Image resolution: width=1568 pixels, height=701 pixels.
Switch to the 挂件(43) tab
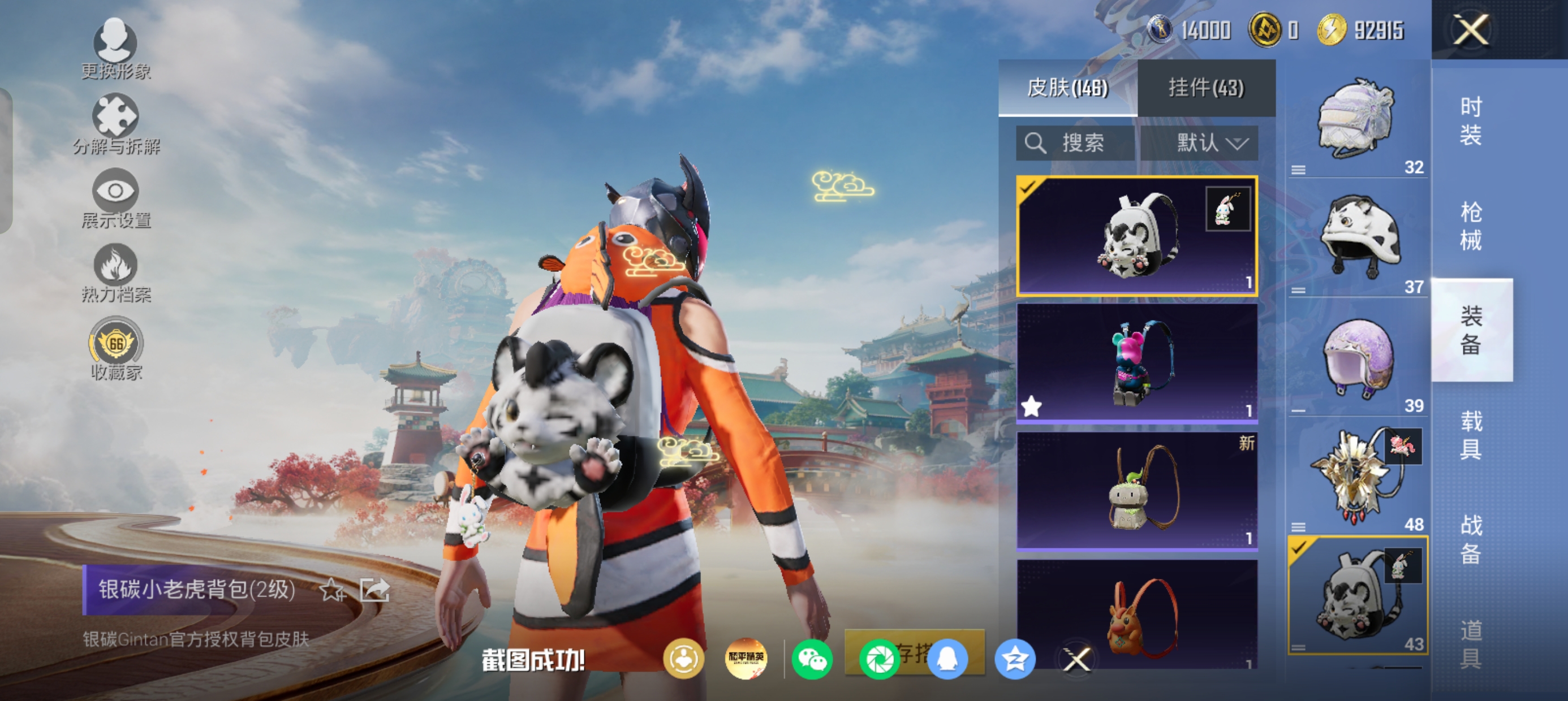click(1206, 88)
